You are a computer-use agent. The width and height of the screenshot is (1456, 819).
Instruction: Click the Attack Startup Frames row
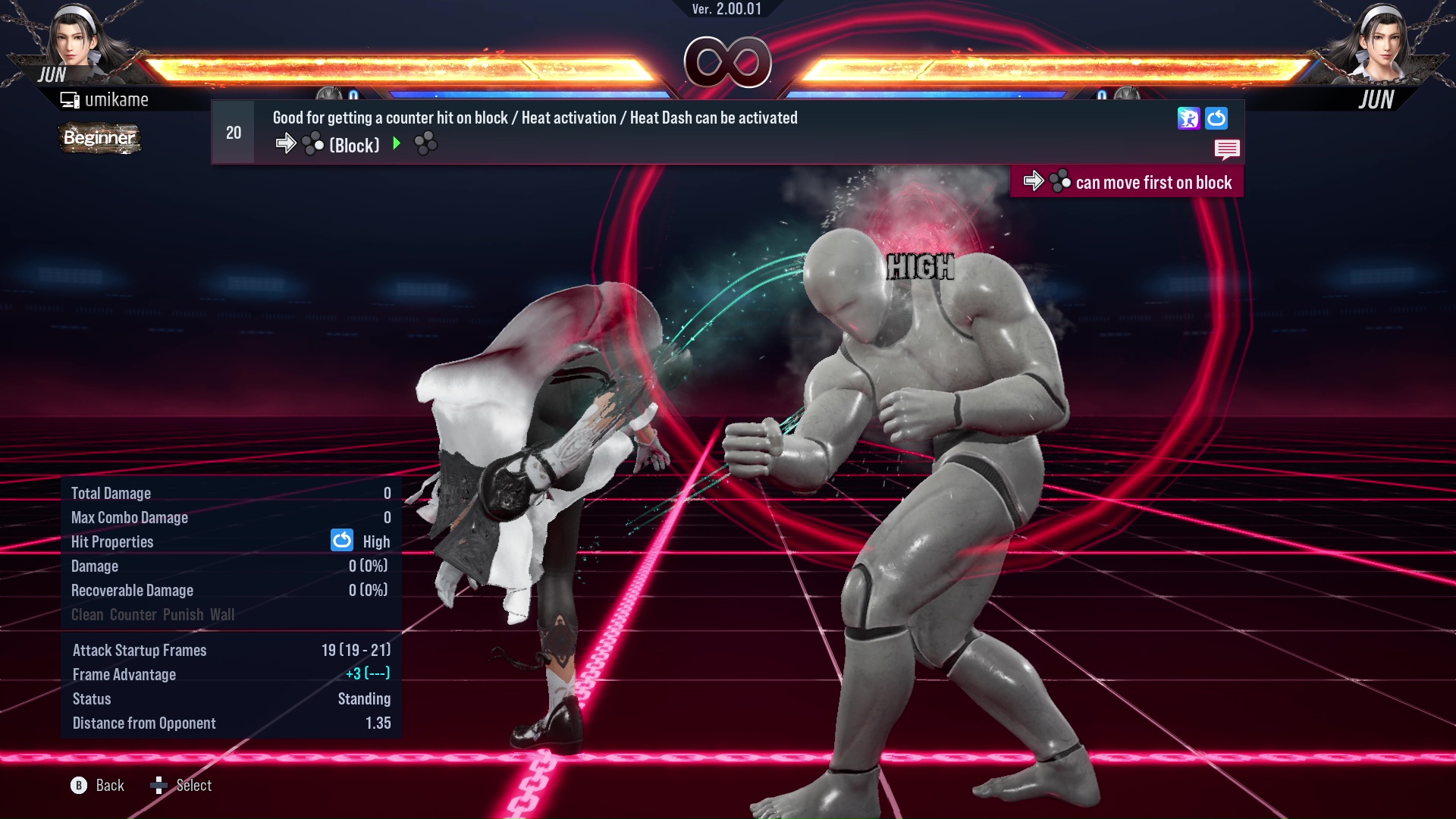[140, 650]
